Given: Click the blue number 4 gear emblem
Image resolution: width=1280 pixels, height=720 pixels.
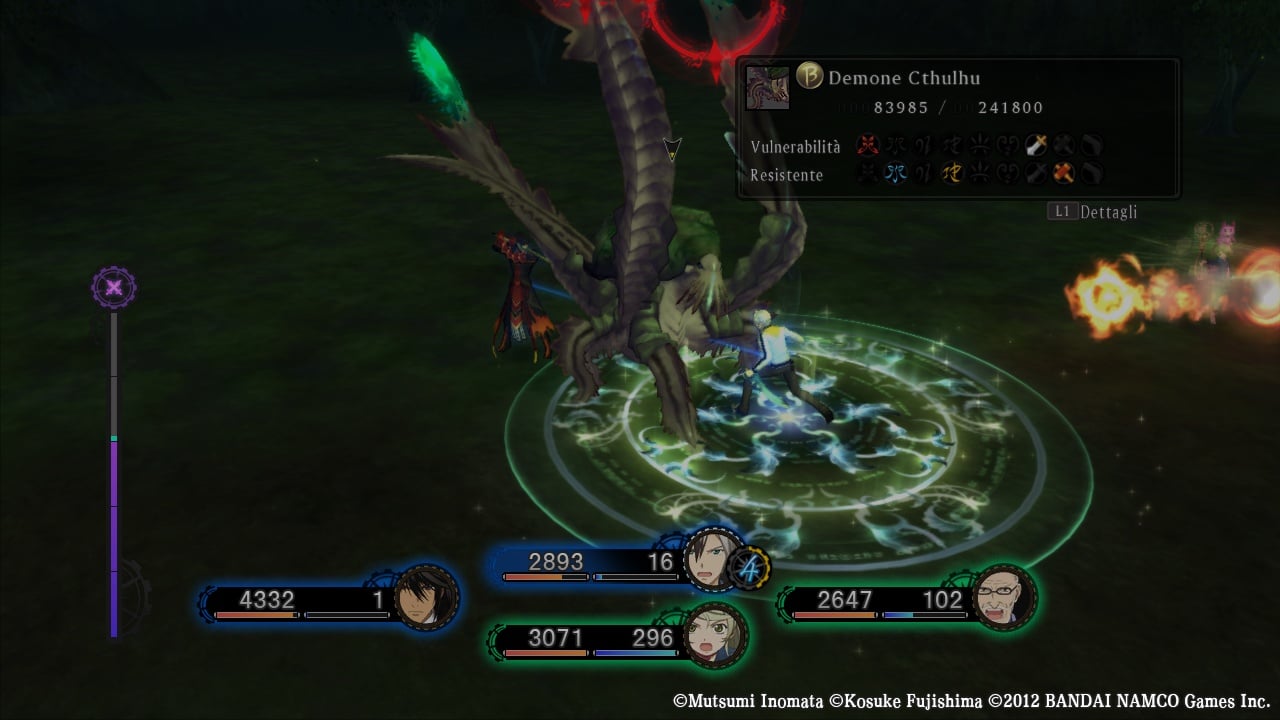Looking at the screenshot, I should pos(749,569).
